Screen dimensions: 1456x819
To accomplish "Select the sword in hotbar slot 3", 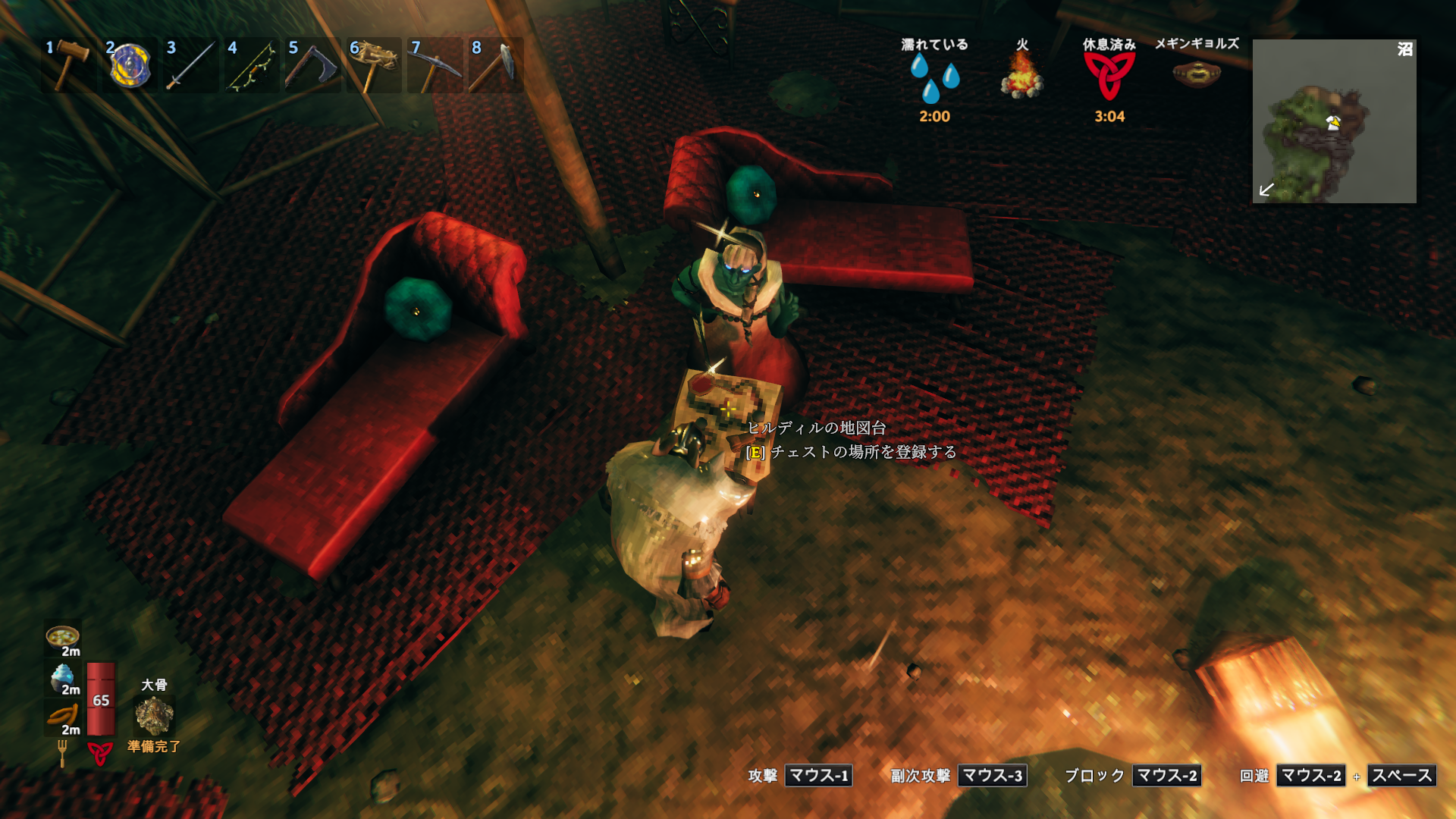I will pyautogui.click(x=191, y=65).
